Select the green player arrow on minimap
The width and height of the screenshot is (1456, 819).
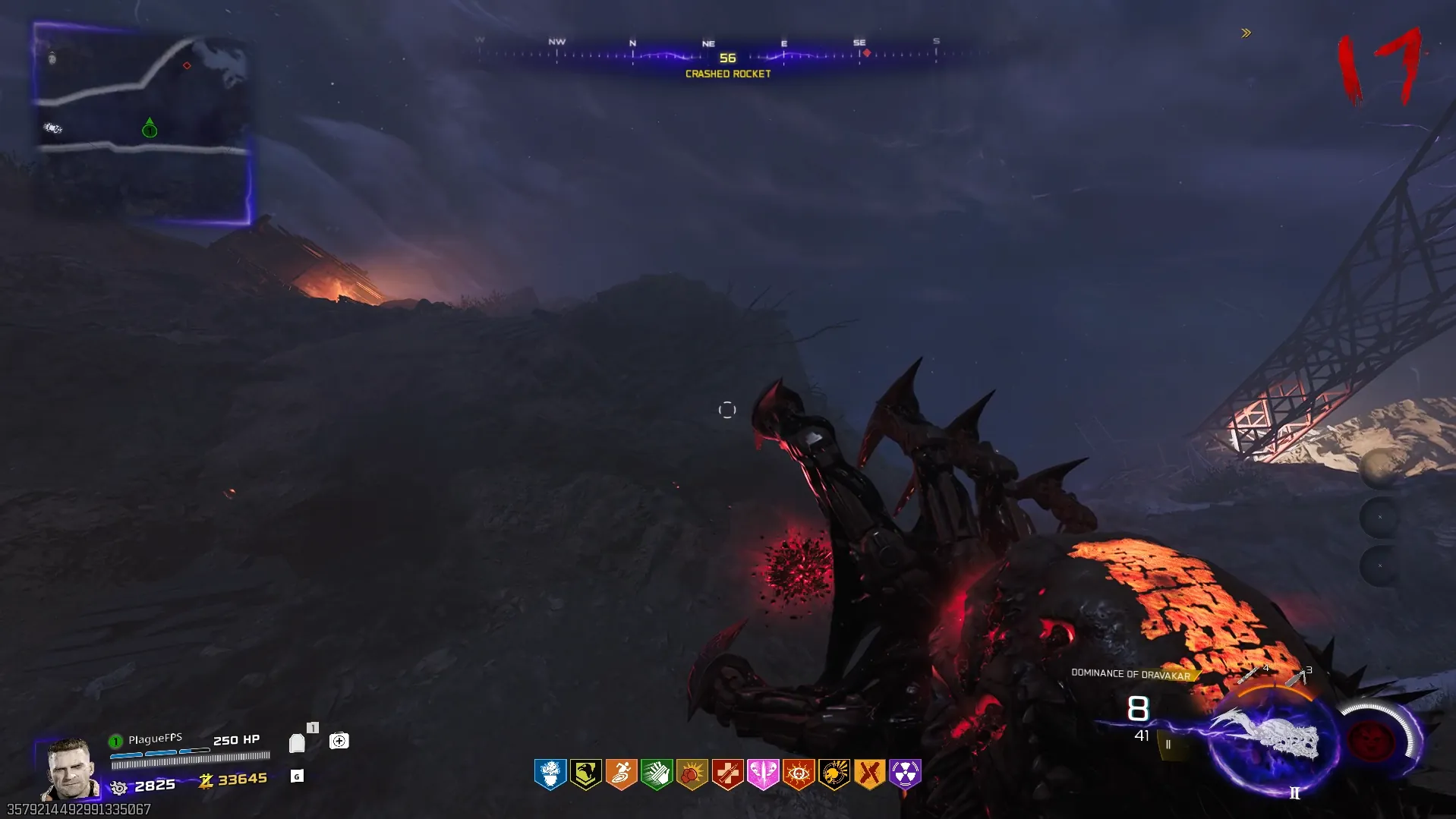pyautogui.click(x=150, y=129)
